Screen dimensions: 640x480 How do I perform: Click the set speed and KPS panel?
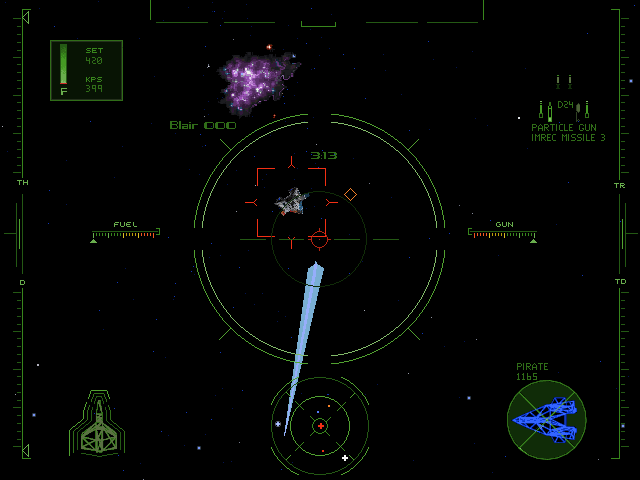coord(86,70)
